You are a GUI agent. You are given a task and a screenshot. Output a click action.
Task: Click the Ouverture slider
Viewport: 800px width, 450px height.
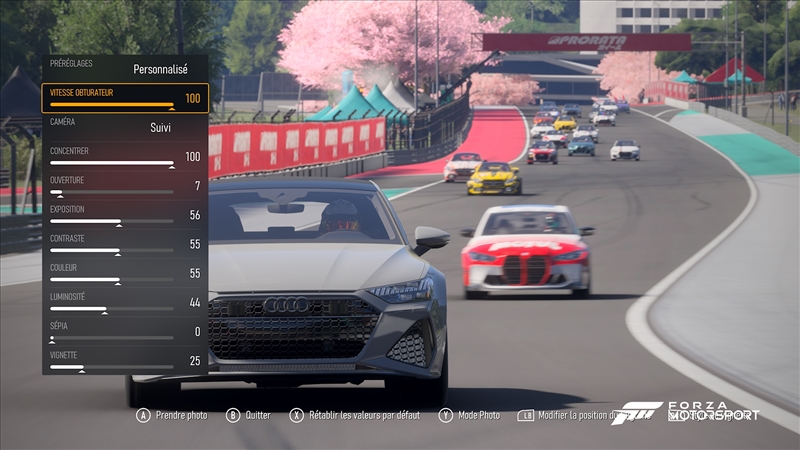(x=112, y=192)
